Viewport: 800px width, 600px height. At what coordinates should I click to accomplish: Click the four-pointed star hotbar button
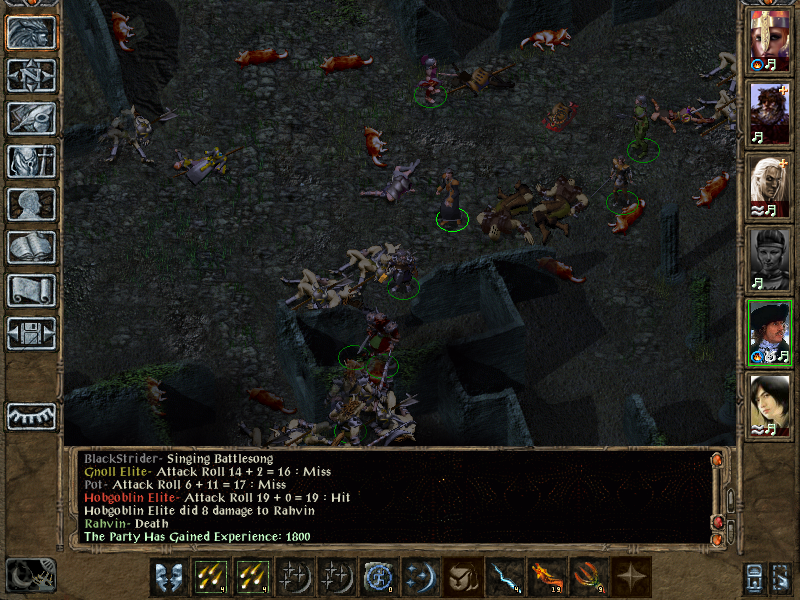[x=631, y=577]
